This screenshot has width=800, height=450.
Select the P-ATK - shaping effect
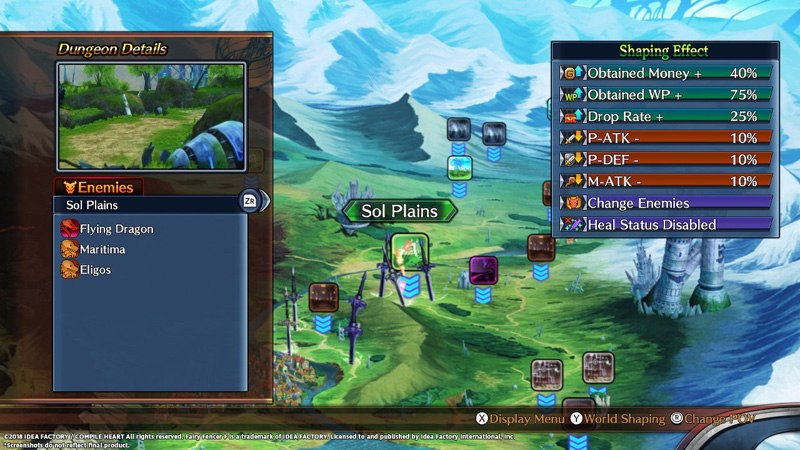665,138
